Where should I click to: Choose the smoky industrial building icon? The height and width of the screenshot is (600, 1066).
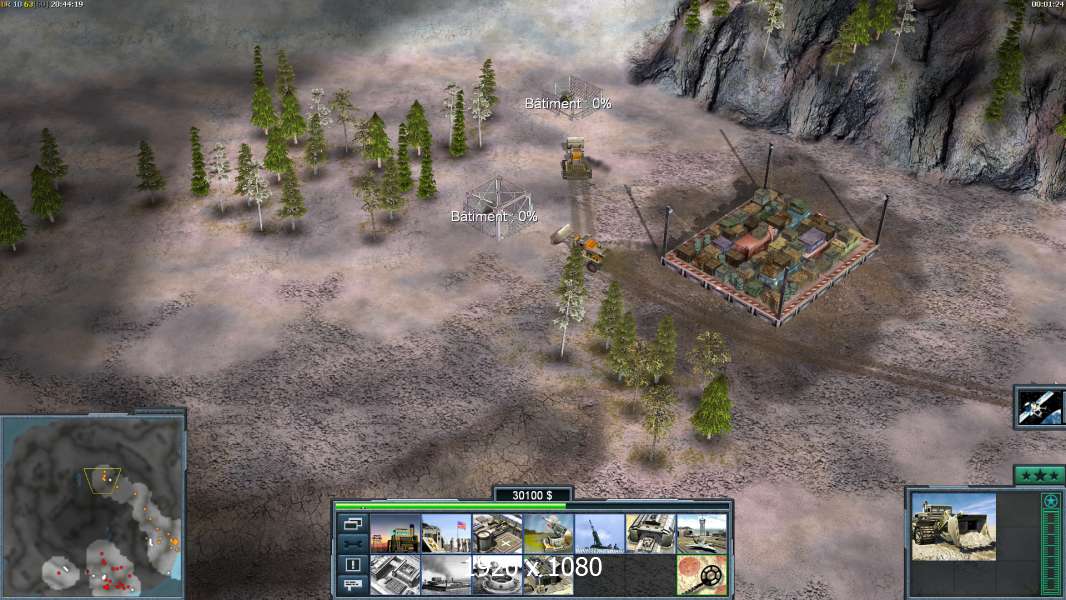point(446,575)
